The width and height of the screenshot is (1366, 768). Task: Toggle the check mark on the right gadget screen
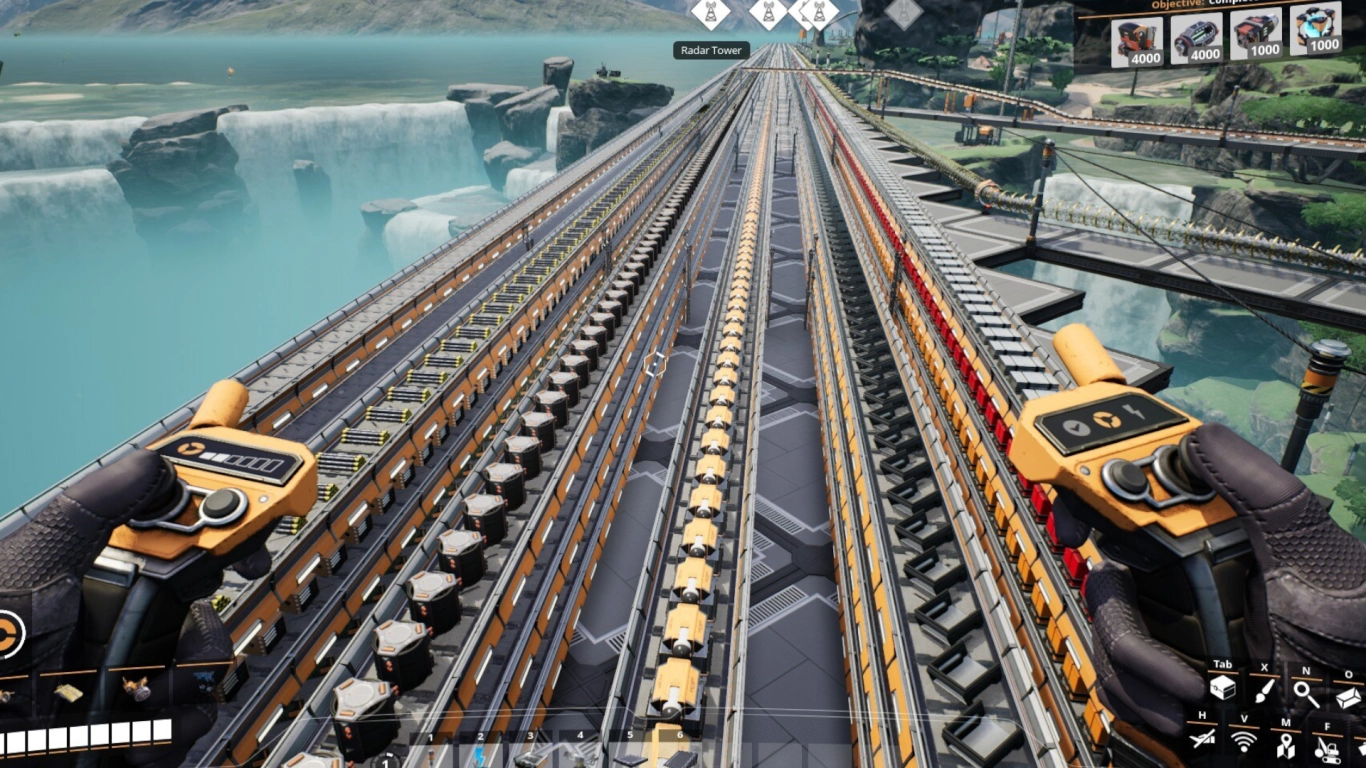(x=1076, y=426)
